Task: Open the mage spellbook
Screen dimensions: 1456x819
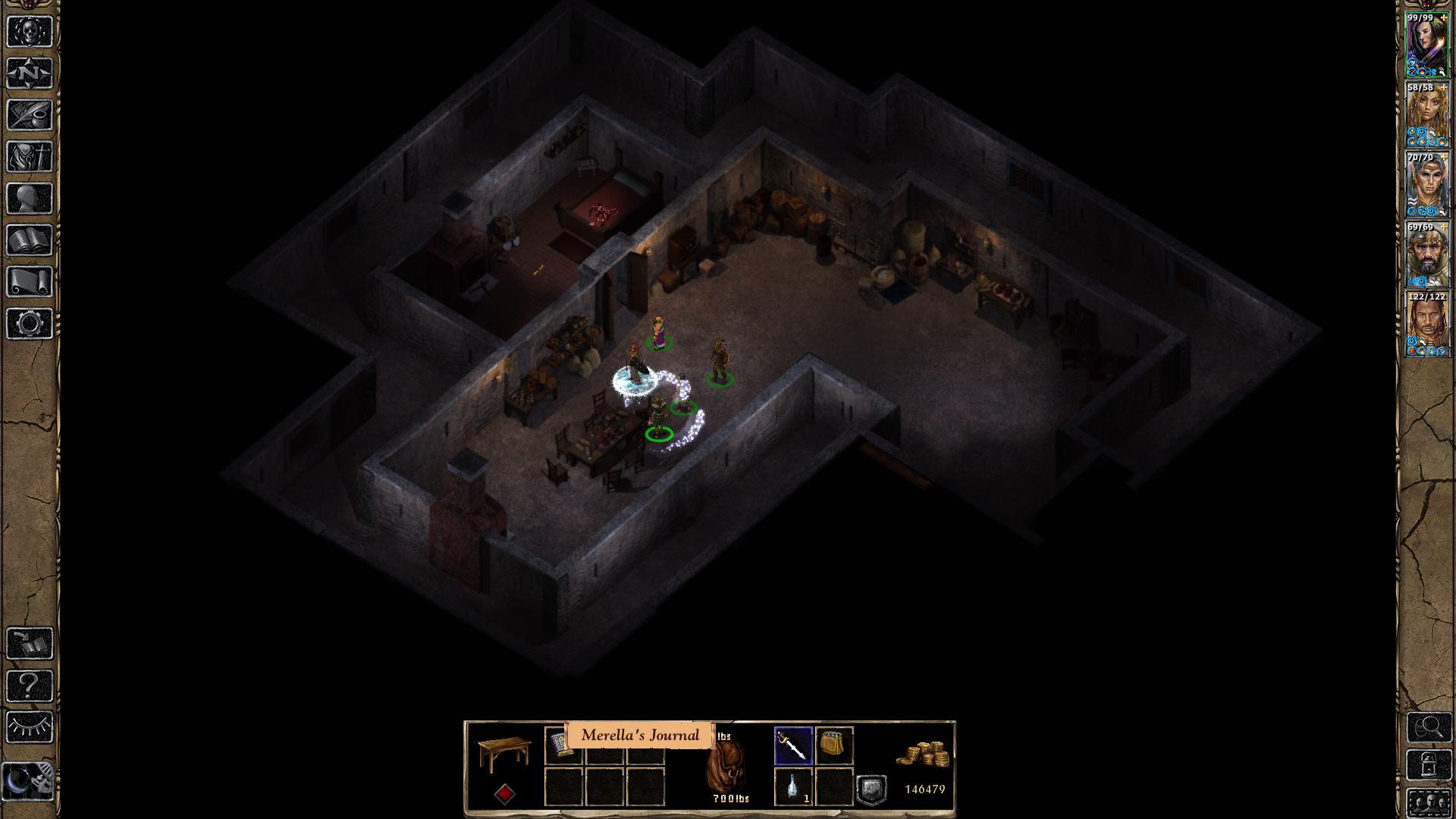Action: pos(30,240)
